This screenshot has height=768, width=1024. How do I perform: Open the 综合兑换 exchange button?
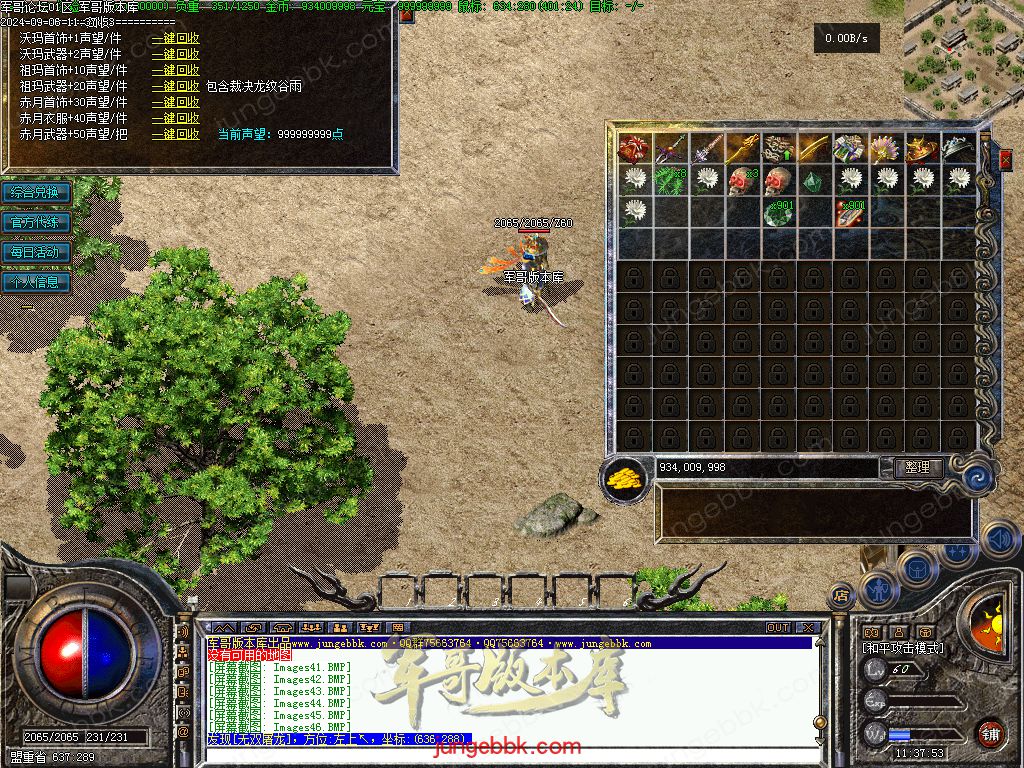tap(36, 192)
